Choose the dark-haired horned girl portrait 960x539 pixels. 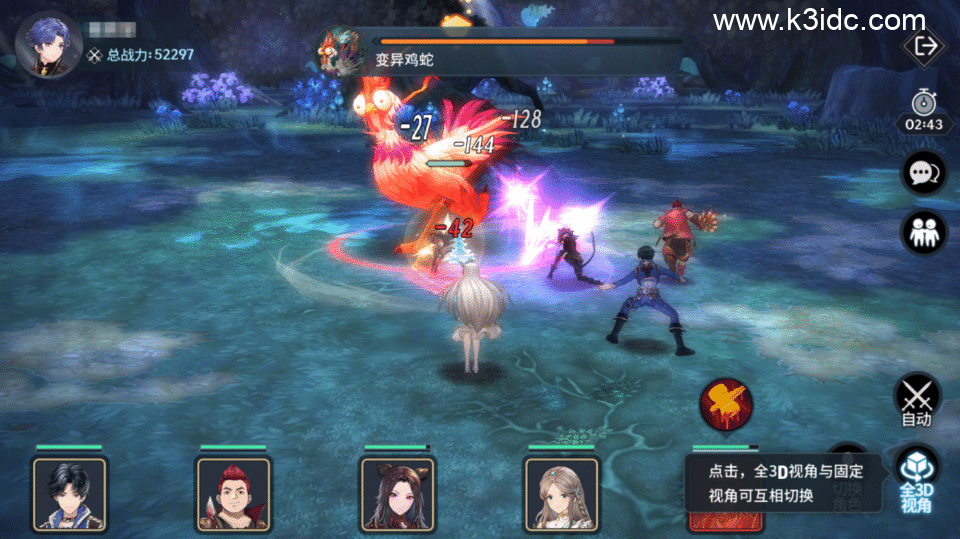(398, 492)
